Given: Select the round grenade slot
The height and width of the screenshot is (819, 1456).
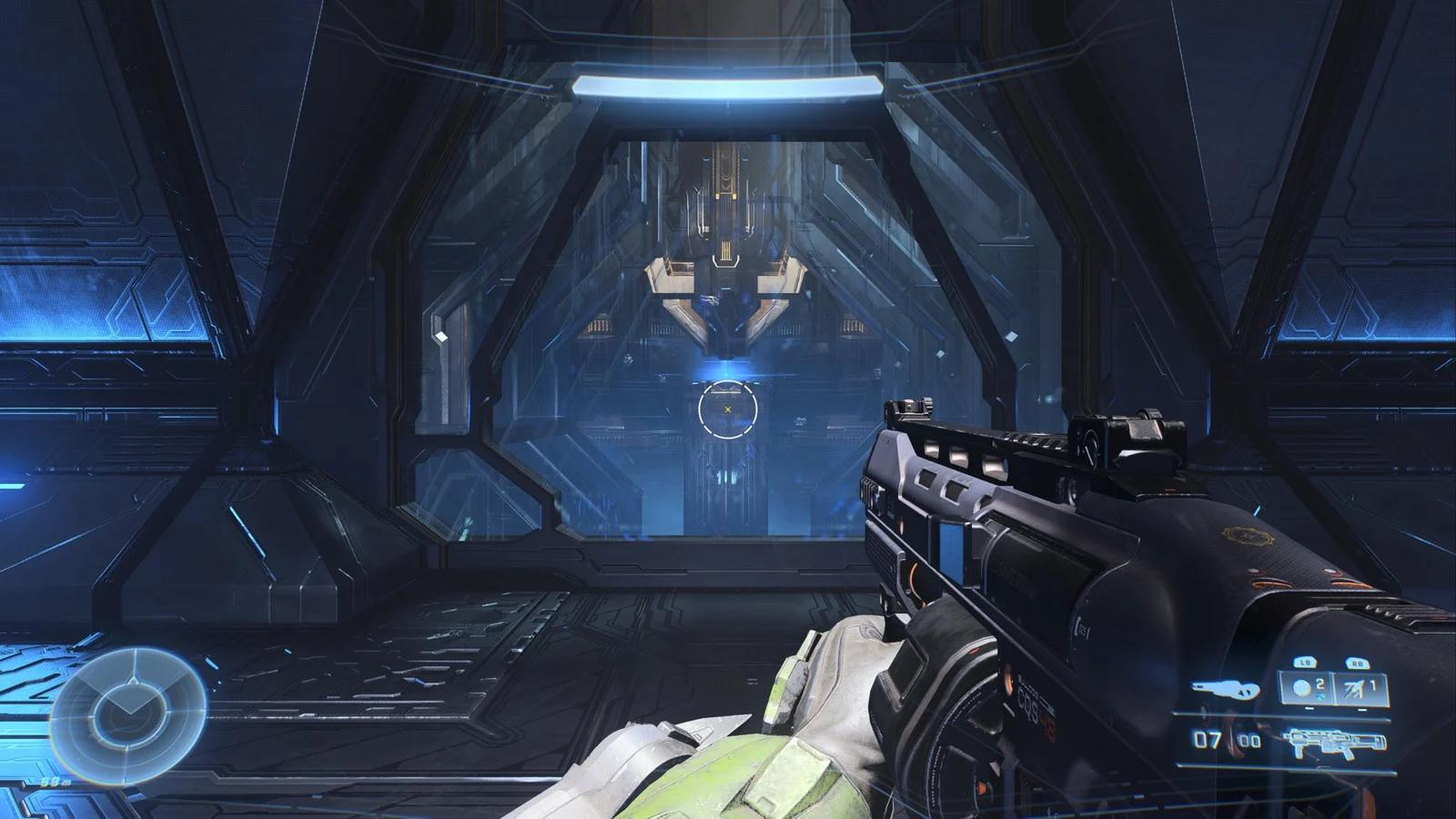Looking at the screenshot, I should pos(1303,689).
